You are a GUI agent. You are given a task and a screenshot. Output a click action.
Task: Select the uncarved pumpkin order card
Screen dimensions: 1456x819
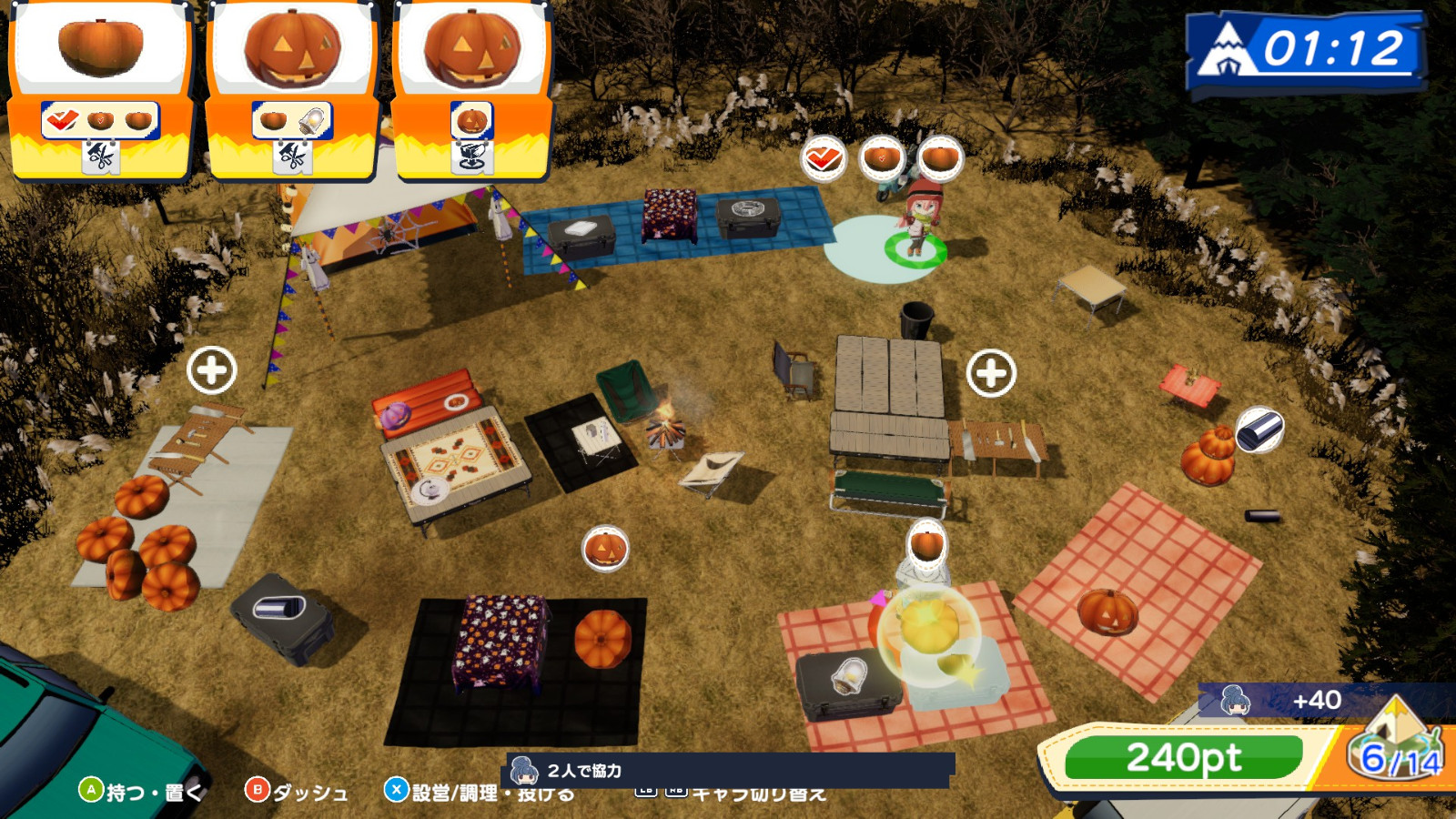[100, 89]
